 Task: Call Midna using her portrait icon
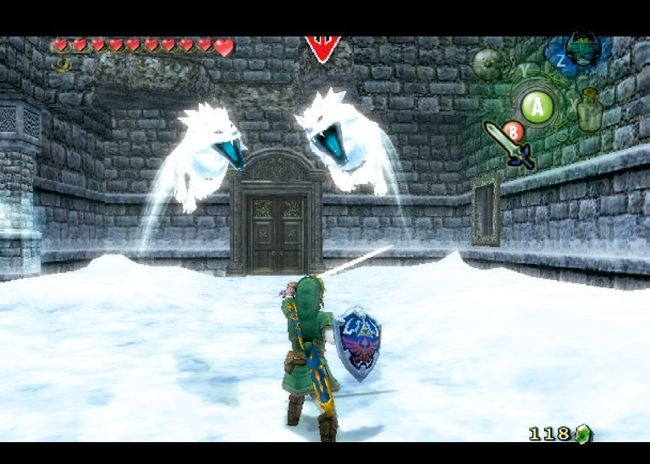(x=582, y=50)
